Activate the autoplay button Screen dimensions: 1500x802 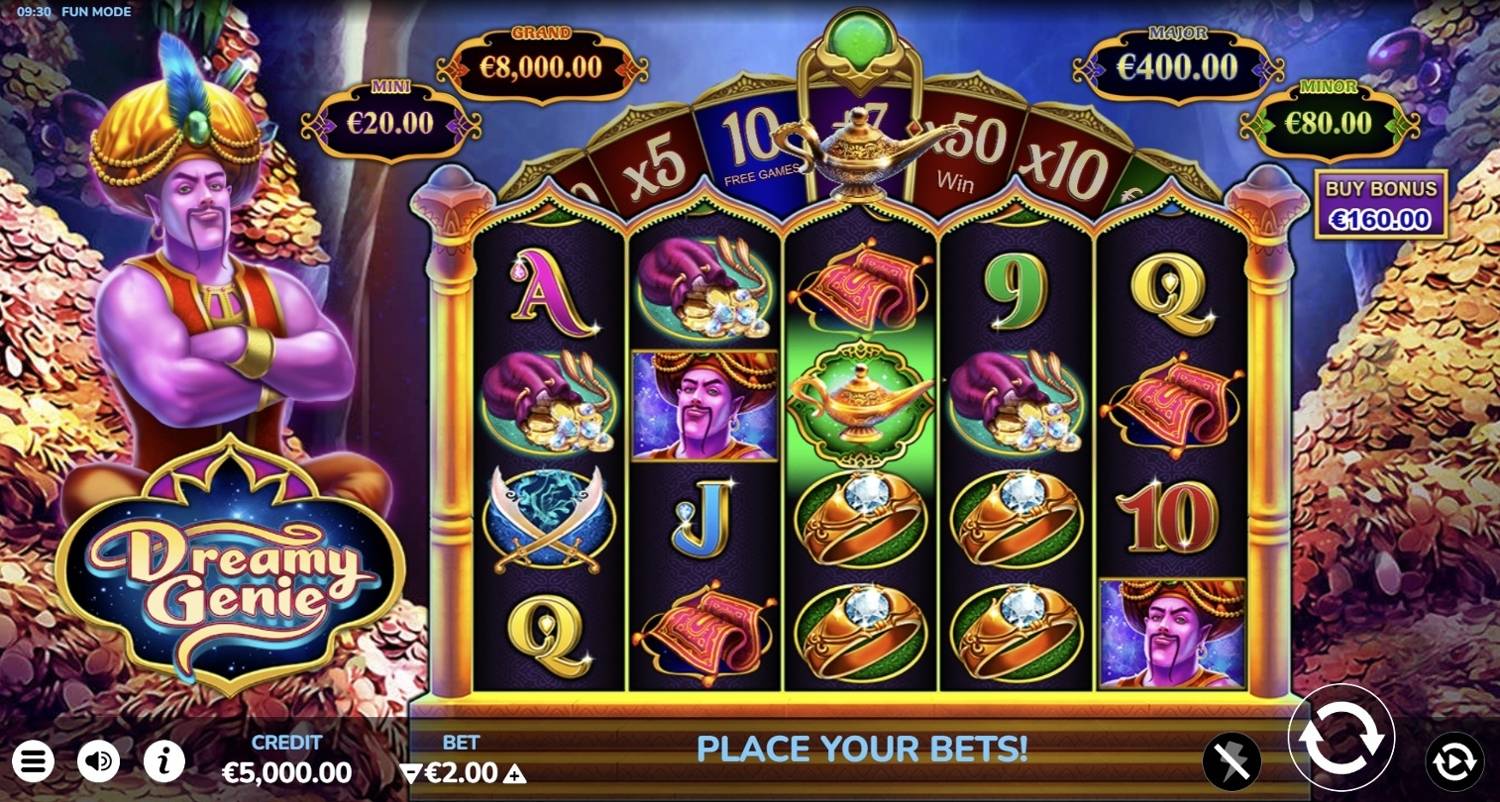click(1454, 762)
